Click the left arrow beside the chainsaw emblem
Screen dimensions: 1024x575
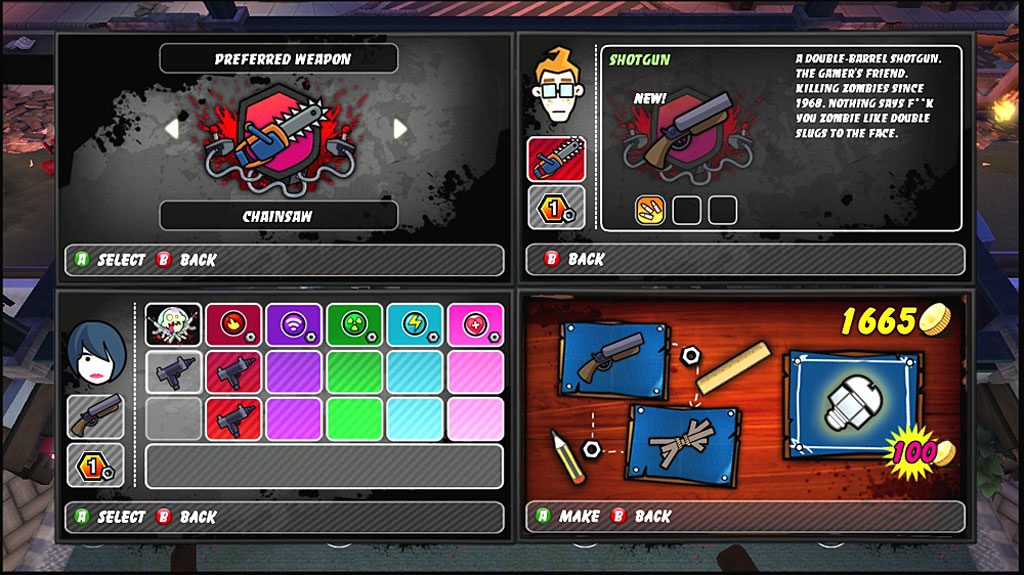pyautogui.click(x=172, y=128)
